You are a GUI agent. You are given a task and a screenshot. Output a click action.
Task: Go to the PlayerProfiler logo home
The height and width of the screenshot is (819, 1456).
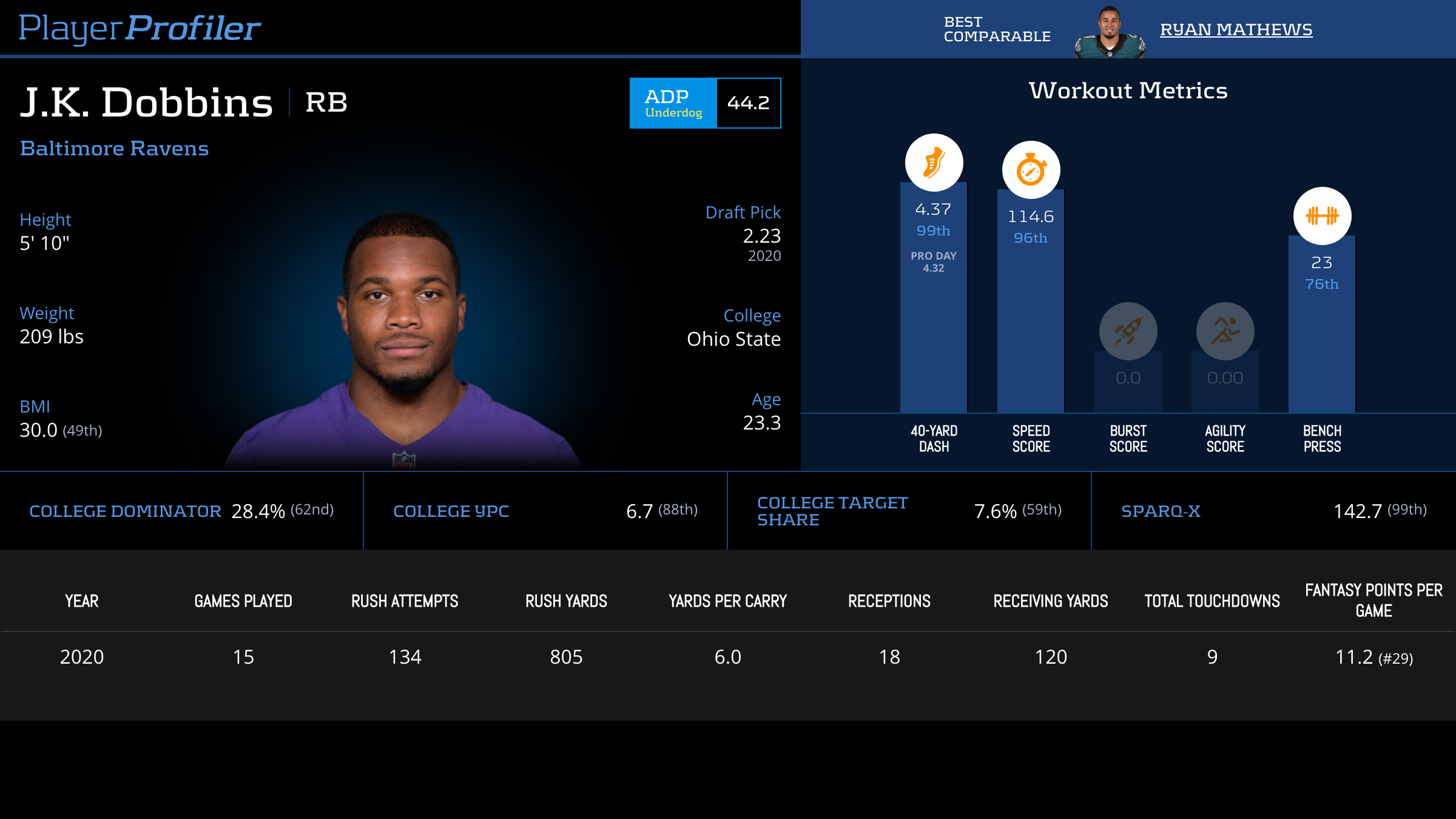coord(140,28)
